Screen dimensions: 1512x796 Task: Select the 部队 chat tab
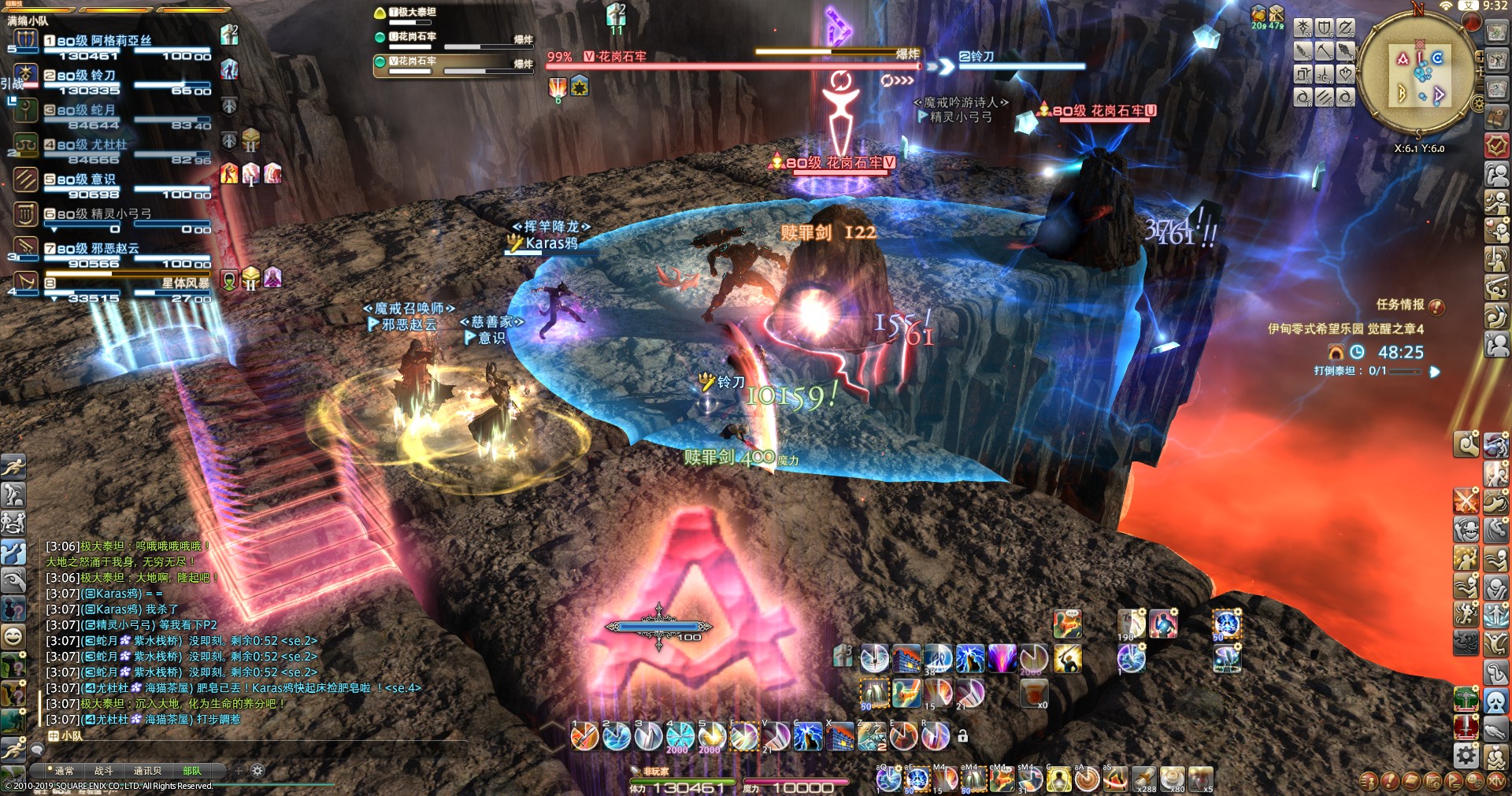191,771
